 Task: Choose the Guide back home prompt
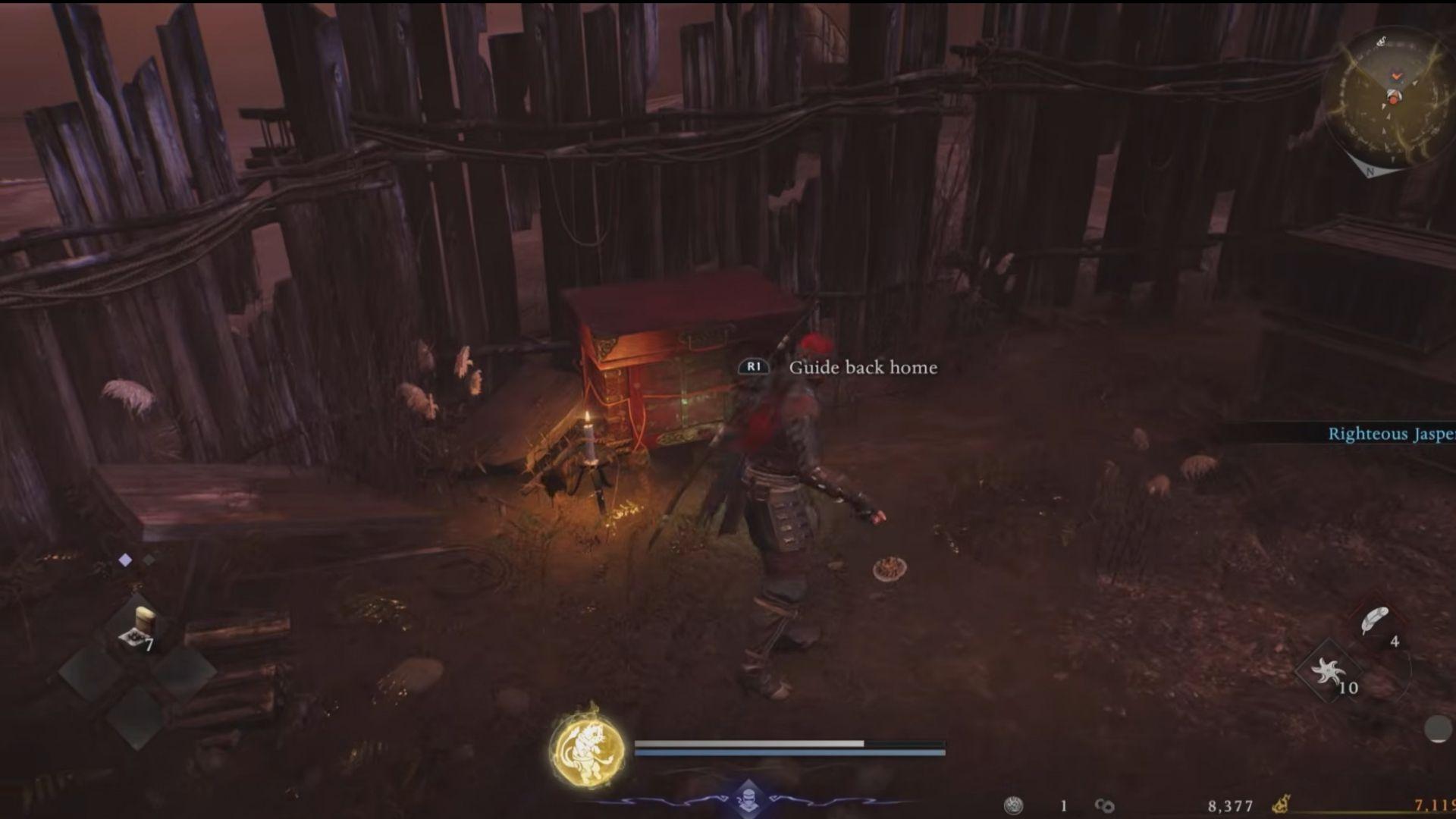862,368
